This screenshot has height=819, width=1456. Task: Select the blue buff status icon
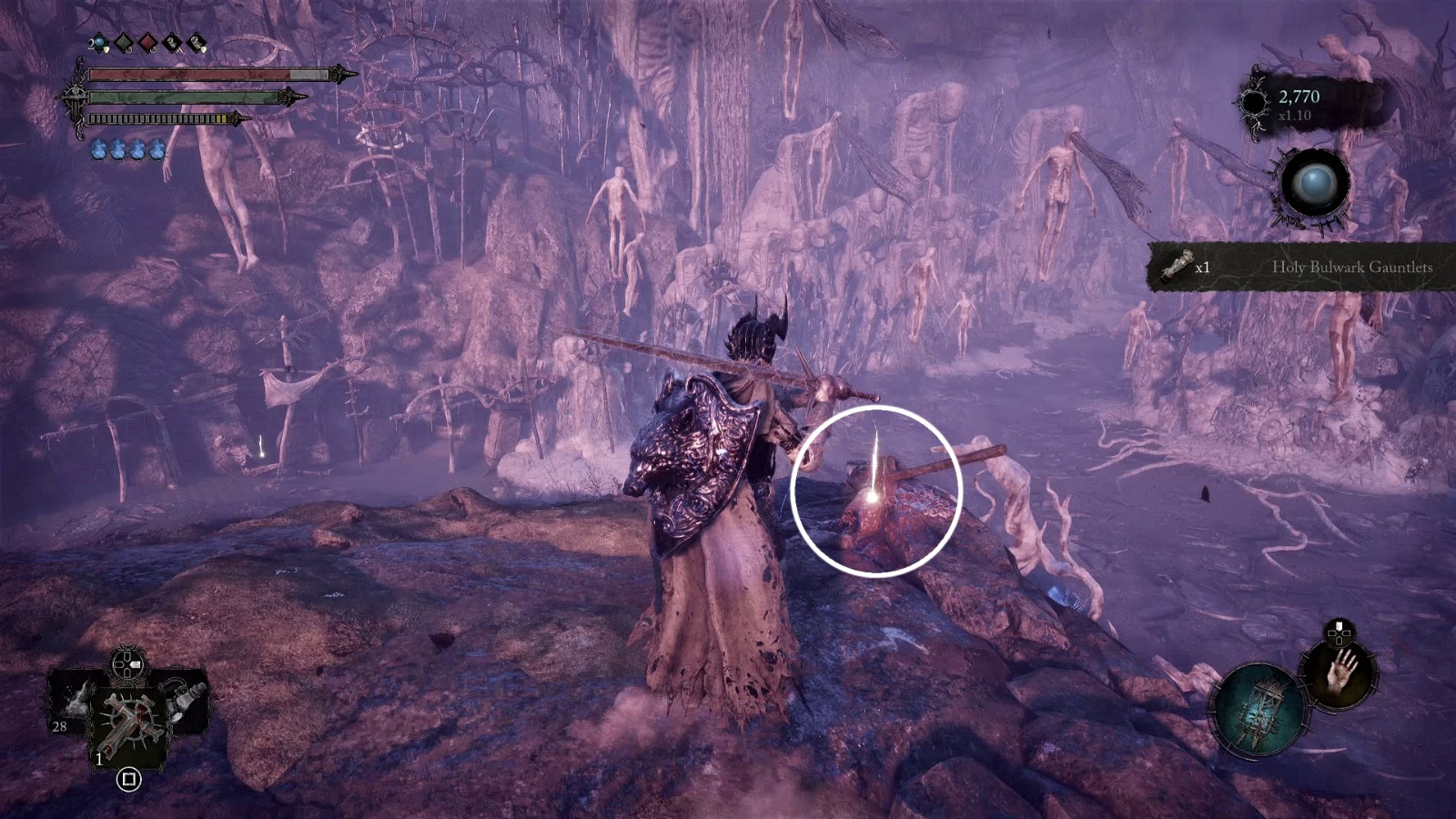click(99, 43)
